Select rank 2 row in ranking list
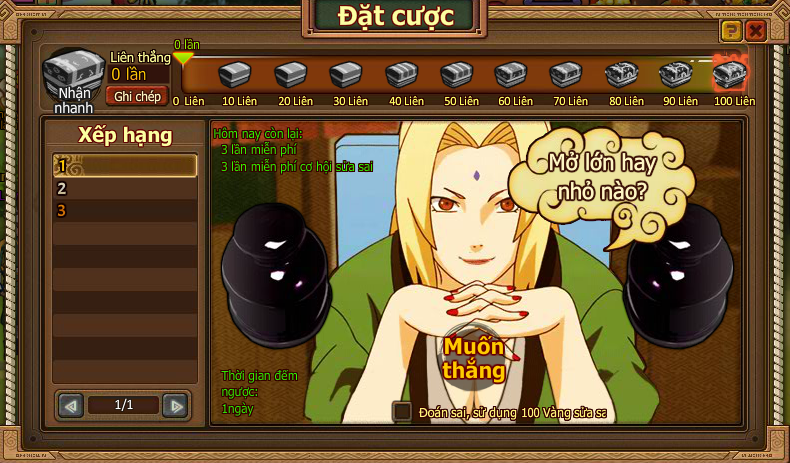Image resolution: width=790 pixels, height=463 pixels. tap(125, 188)
